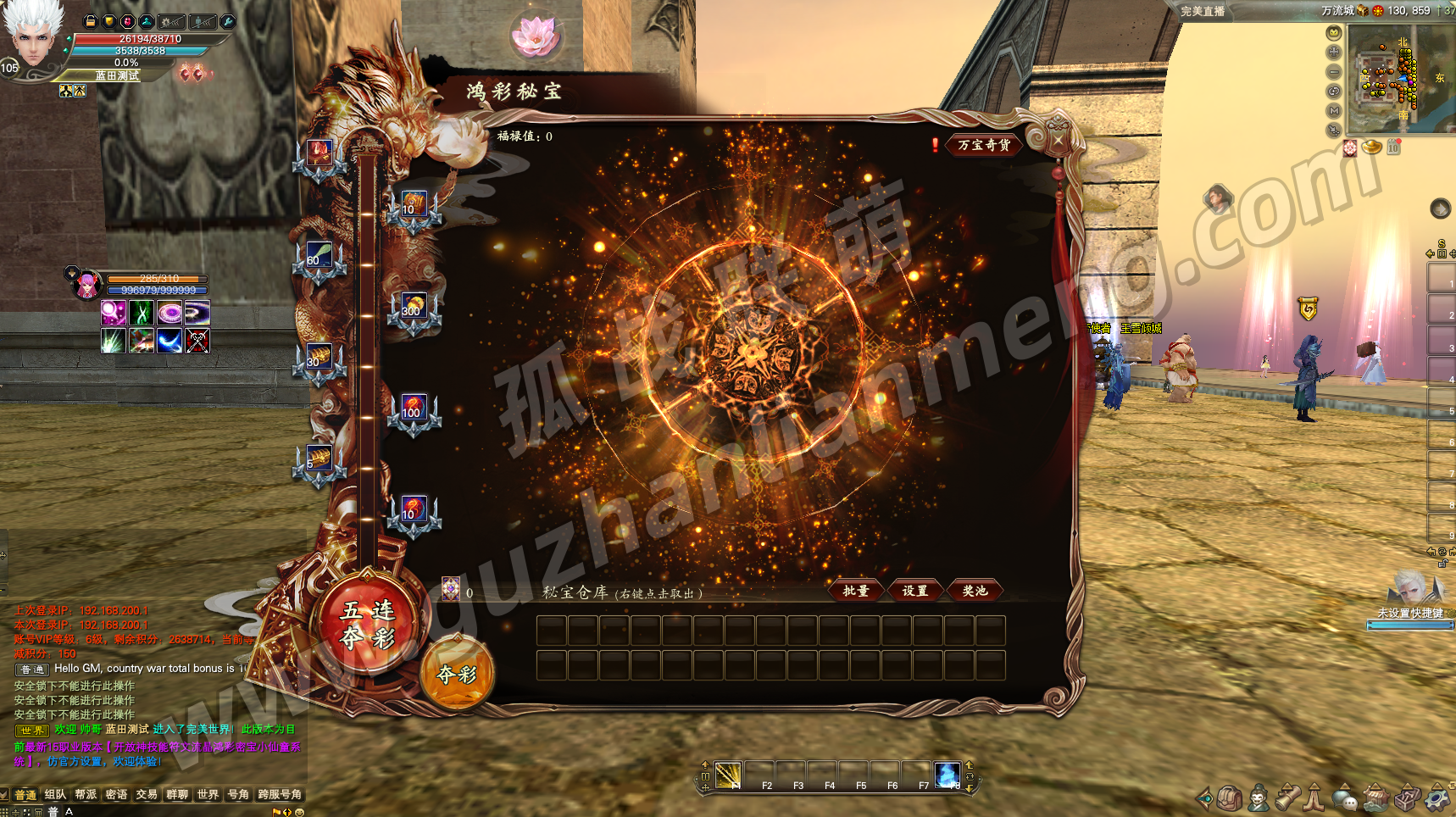Open the world map with the M button

[x=1334, y=110]
